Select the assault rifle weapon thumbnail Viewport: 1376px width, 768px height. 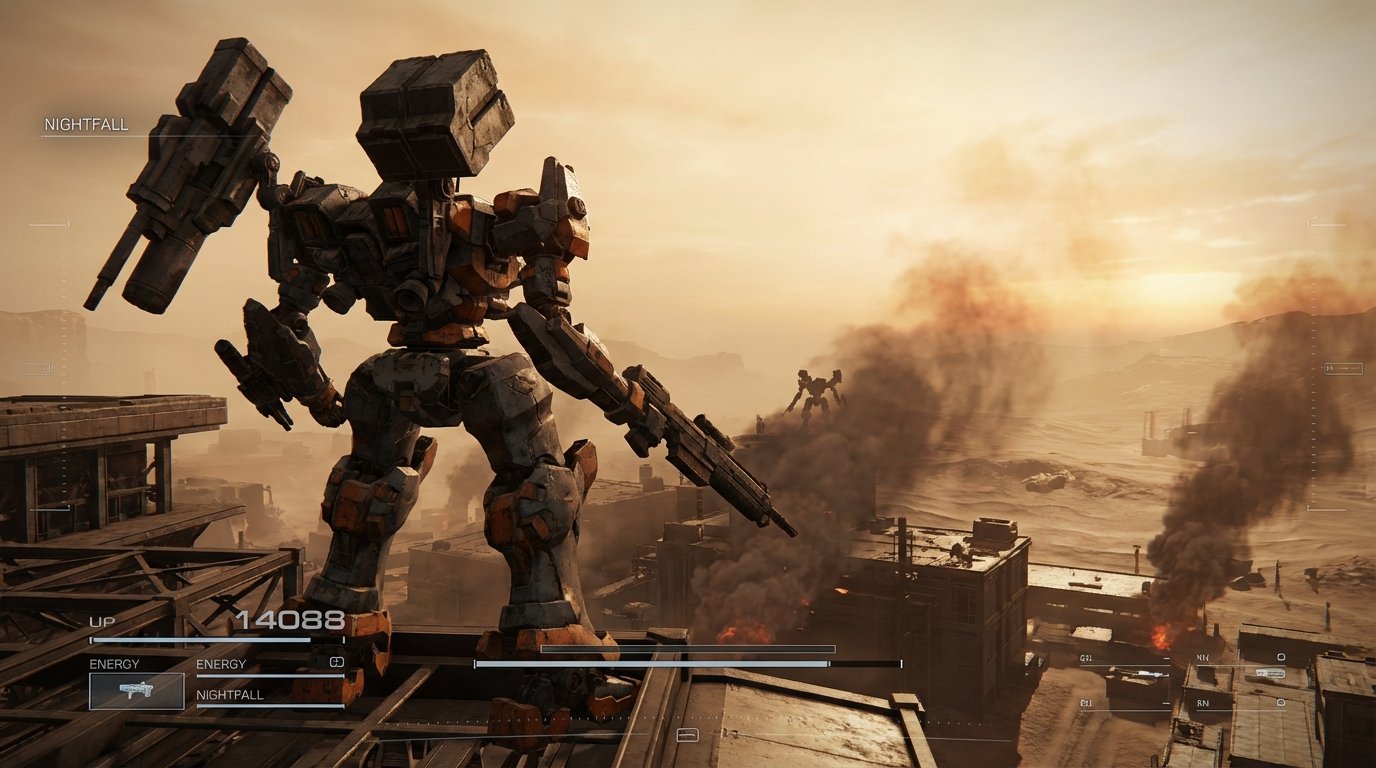(x=137, y=692)
